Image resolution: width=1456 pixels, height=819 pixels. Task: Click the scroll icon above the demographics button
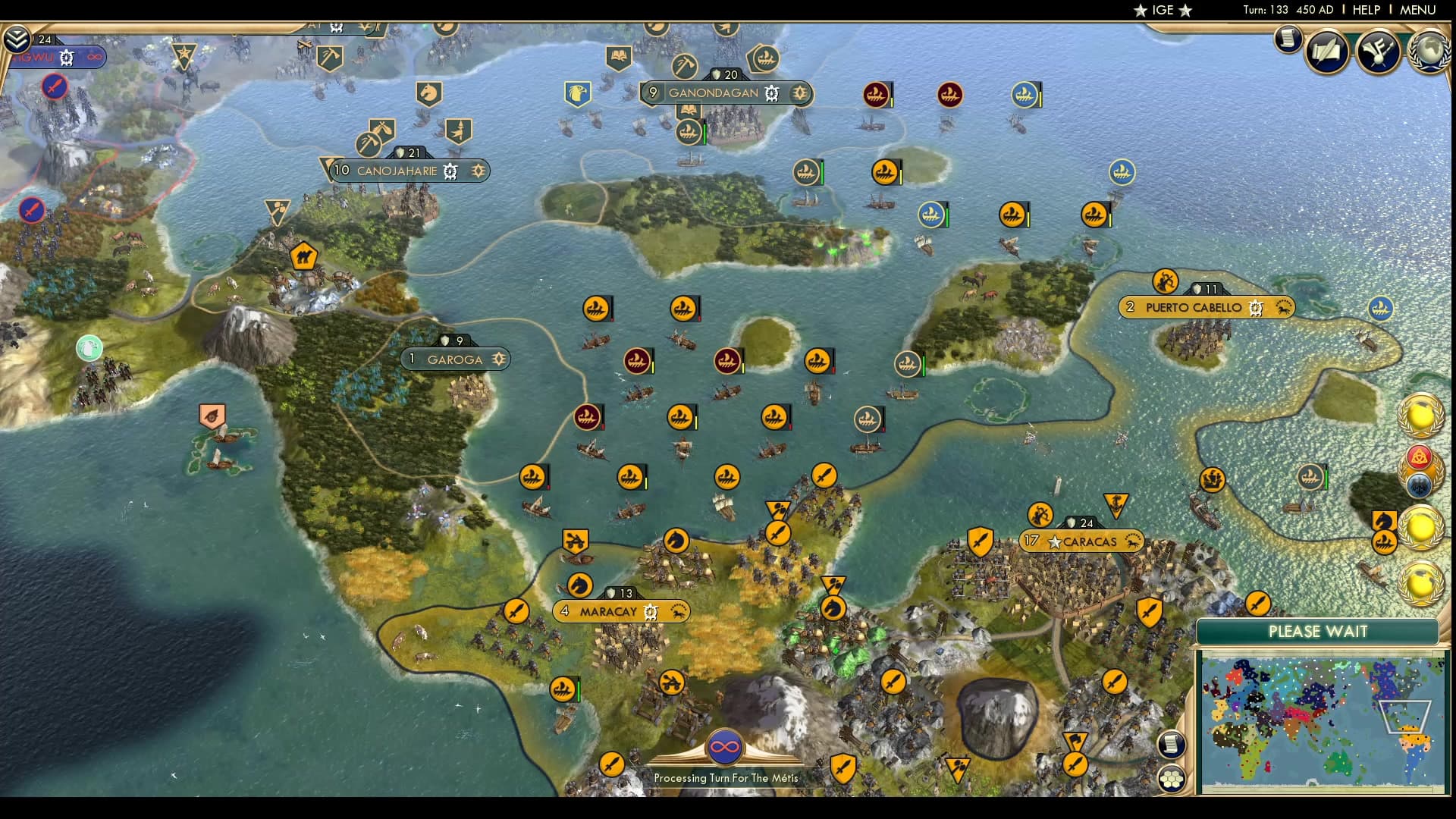click(1172, 743)
